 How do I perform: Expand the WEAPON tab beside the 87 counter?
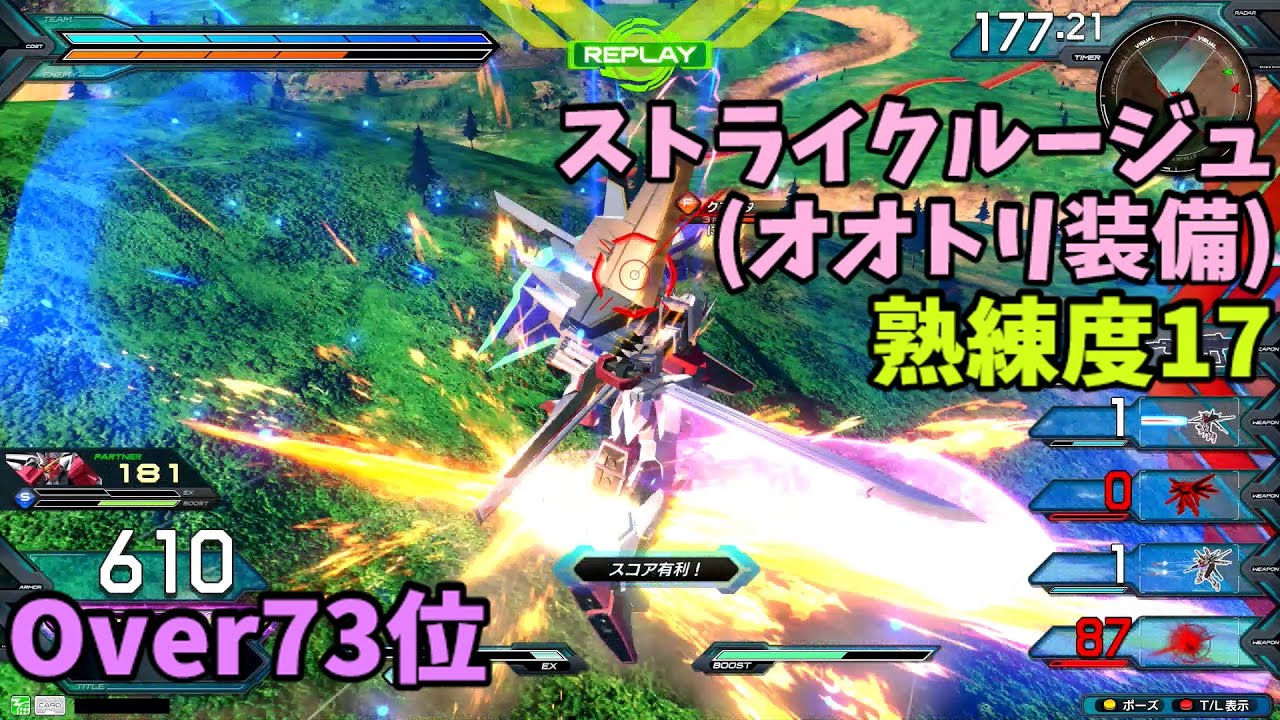(x=1264, y=642)
